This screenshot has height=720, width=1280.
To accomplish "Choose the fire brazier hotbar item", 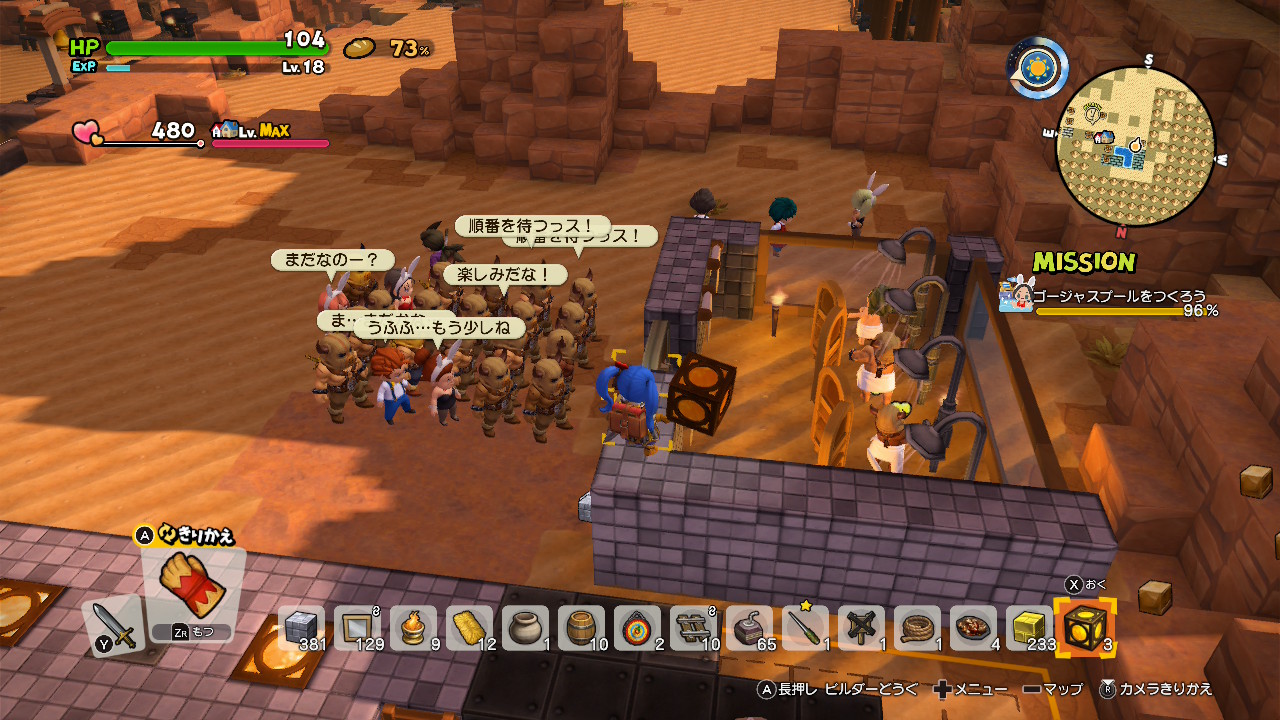I will (x=413, y=629).
